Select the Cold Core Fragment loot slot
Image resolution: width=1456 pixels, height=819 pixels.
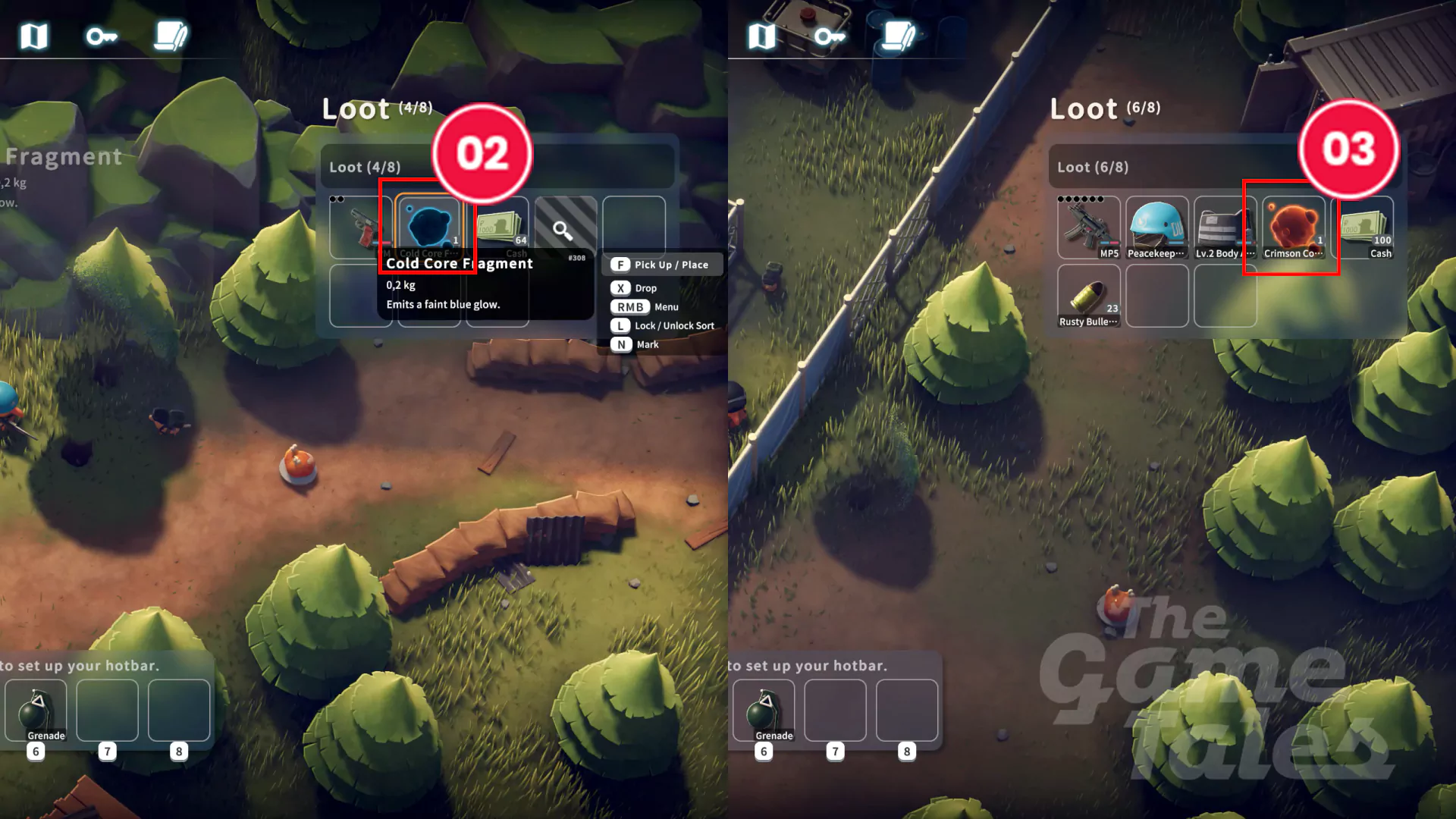429,225
